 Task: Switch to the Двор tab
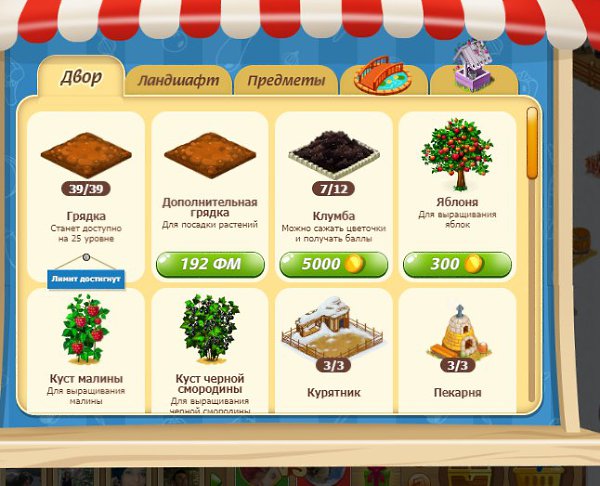[81, 77]
